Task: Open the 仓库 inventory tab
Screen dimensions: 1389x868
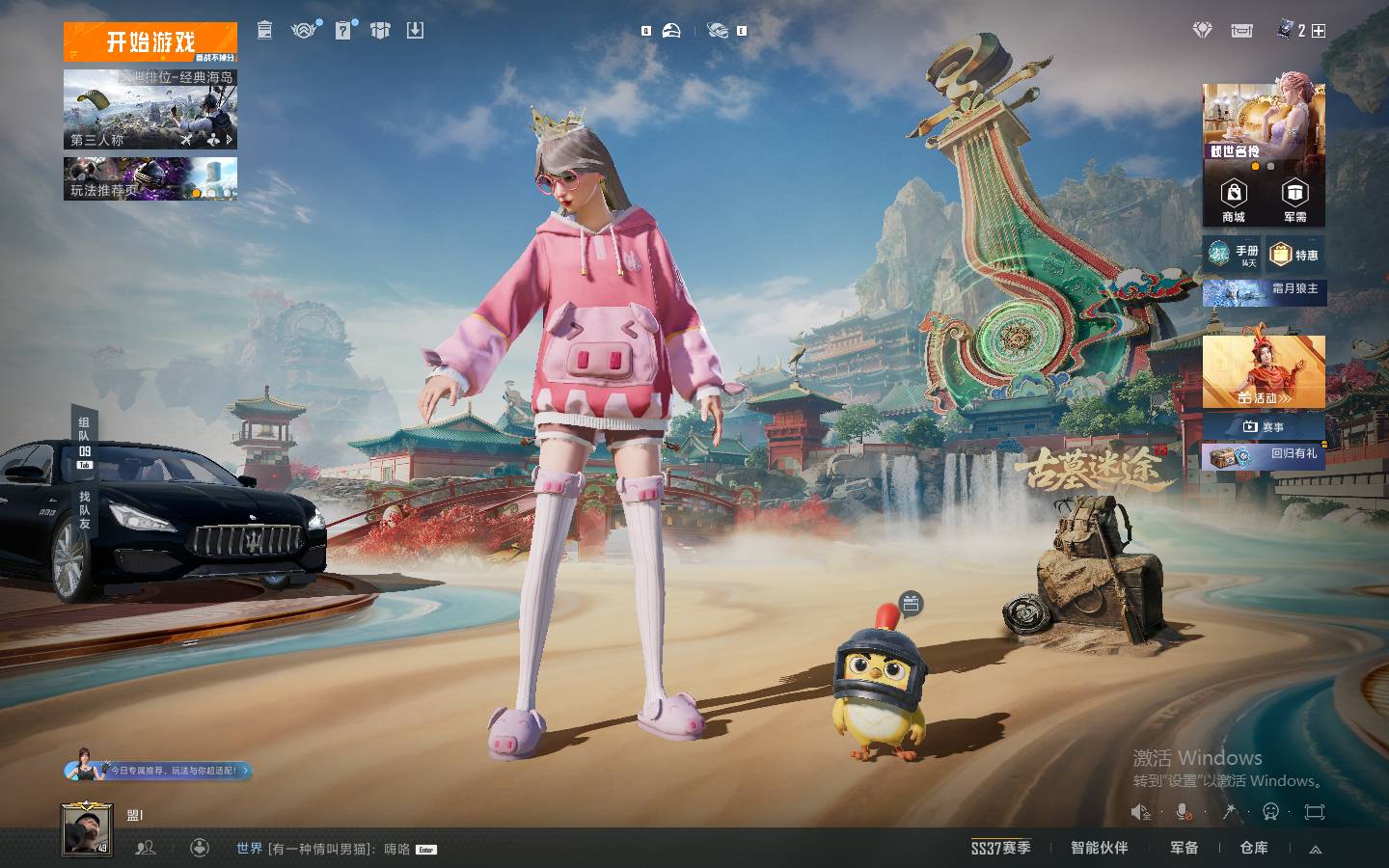Action: 1254,848
